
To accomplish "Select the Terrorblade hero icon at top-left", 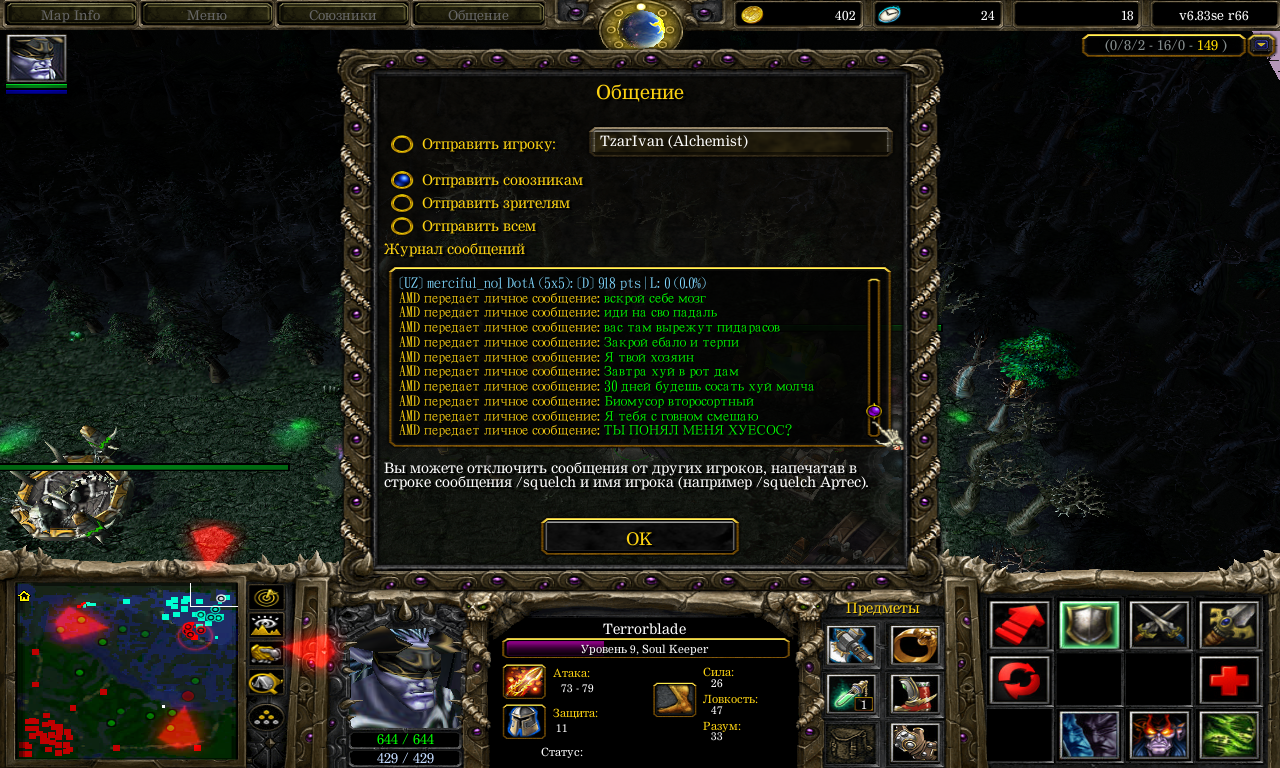I will (x=36, y=58).
